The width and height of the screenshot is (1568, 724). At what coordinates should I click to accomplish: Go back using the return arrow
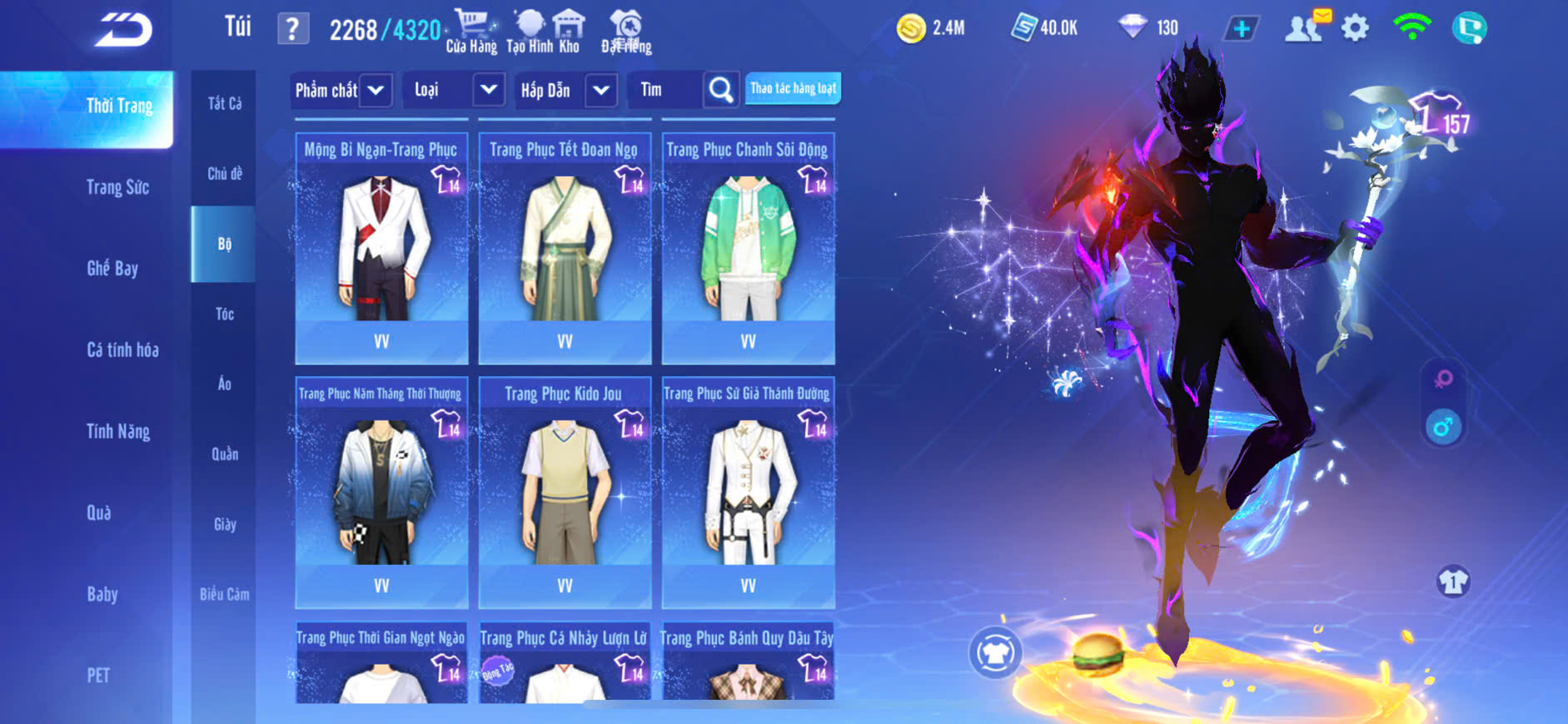(x=123, y=30)
